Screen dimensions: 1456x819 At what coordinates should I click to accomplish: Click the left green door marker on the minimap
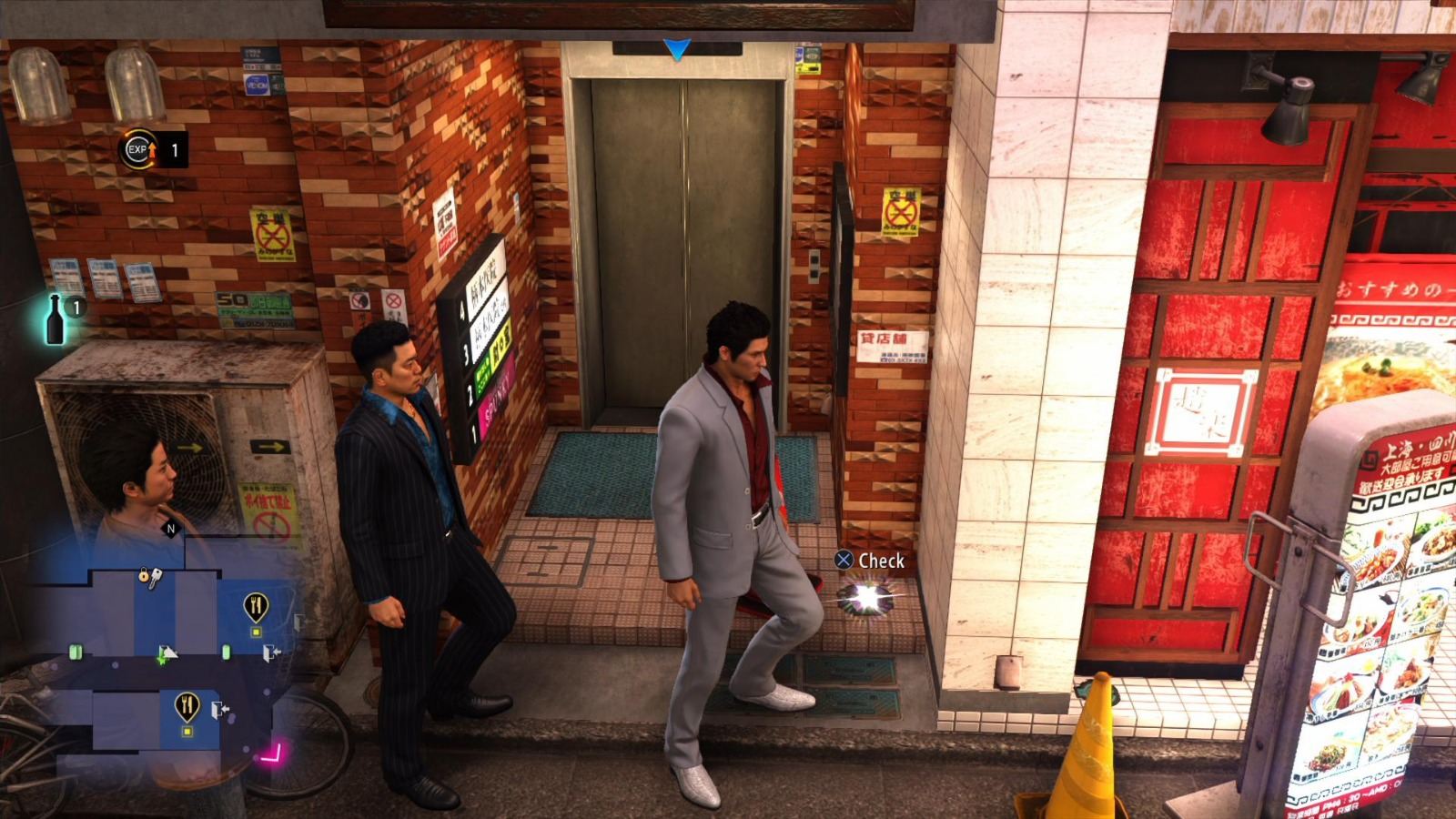(x=77, y=652)
